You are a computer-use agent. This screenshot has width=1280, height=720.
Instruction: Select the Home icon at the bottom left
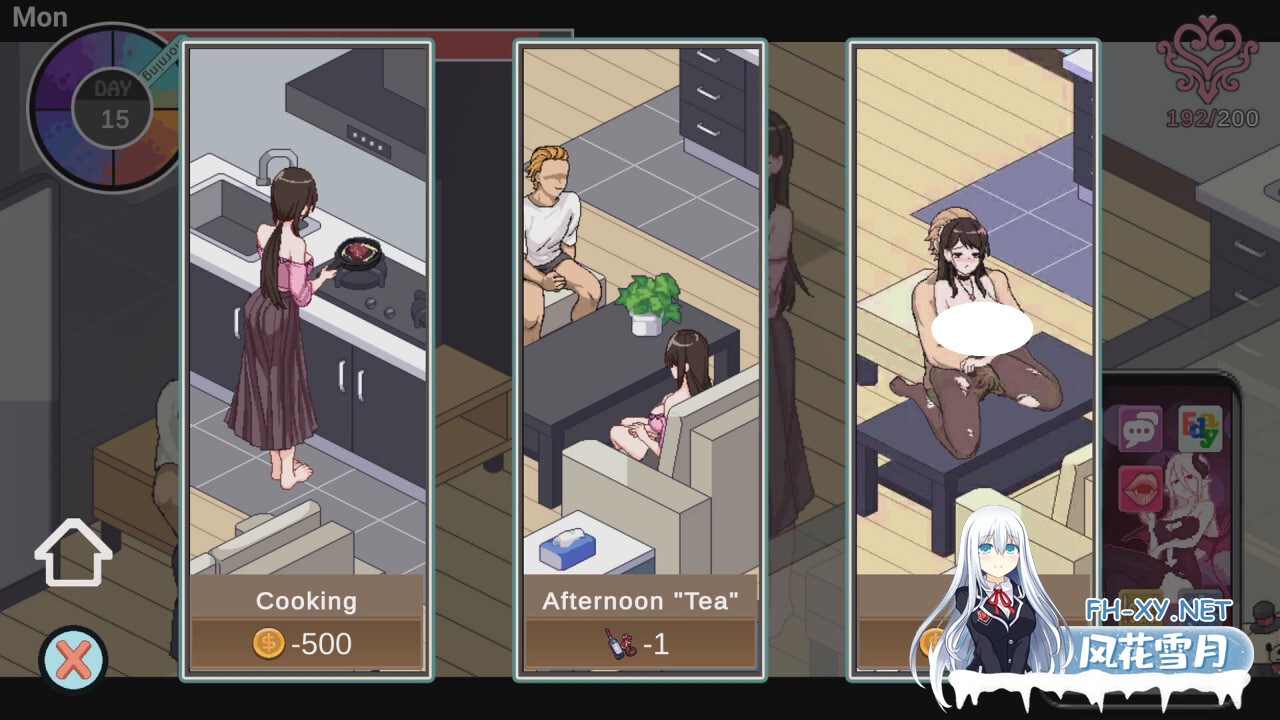point(73,552)
